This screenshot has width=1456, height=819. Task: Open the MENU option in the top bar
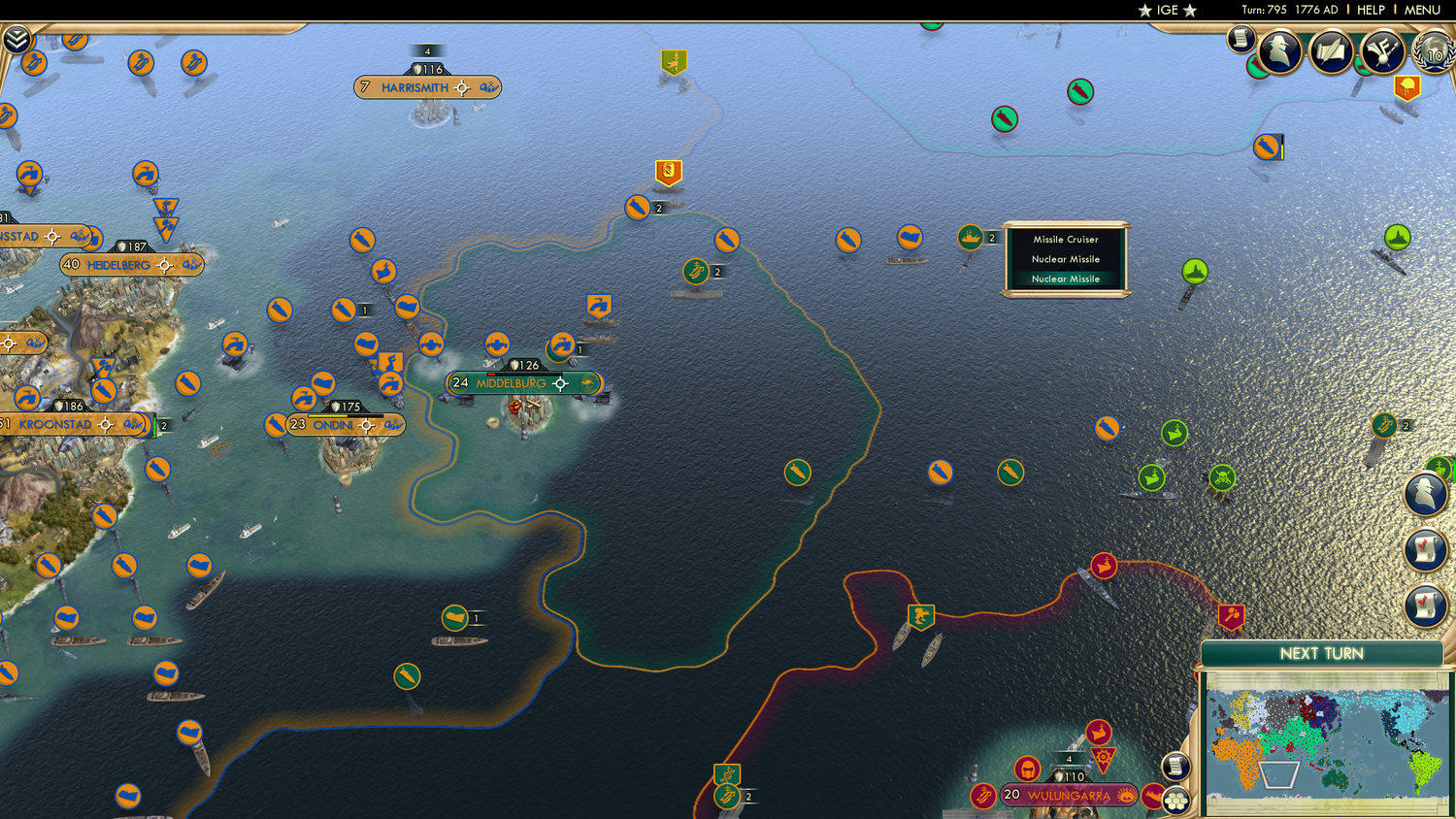(x=1421, y=11)
